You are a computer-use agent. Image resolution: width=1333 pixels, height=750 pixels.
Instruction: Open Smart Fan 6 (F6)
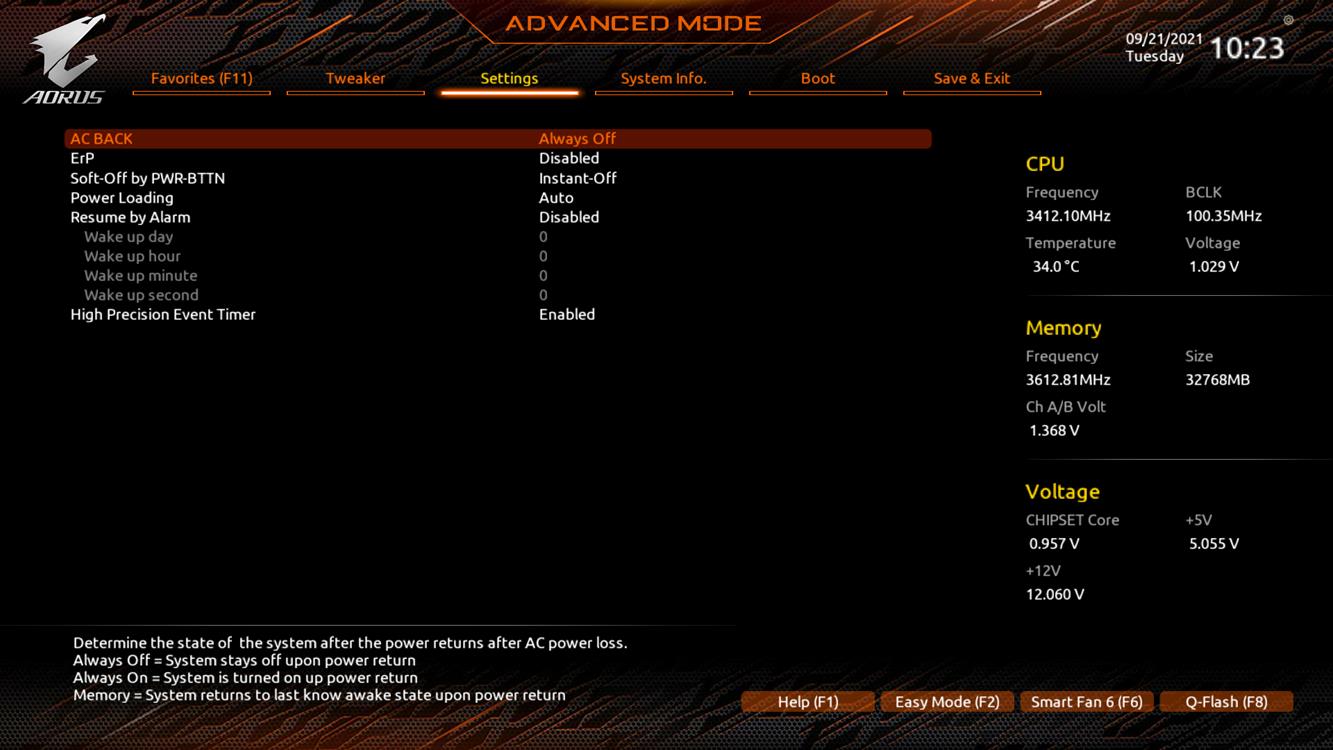click(1086, 702)
